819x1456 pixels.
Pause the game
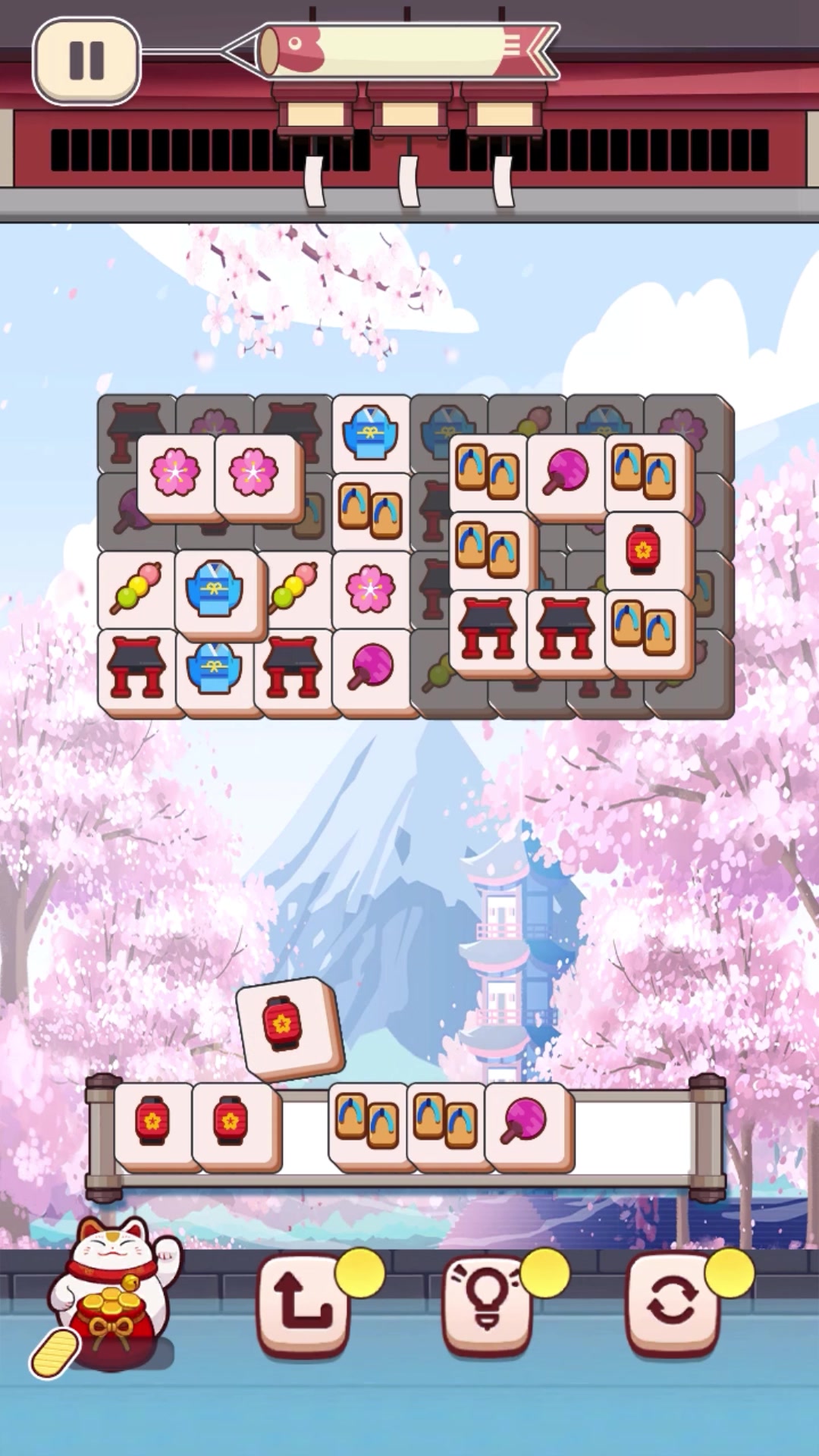pos(86,61)
